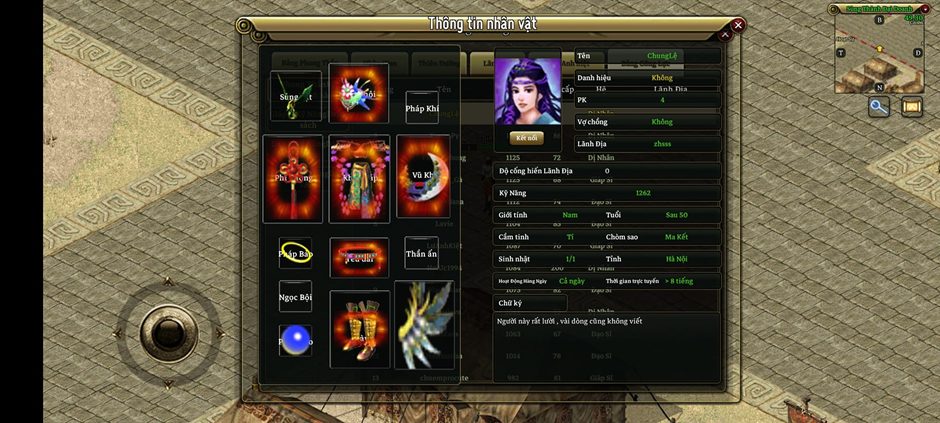Open the scroll icon beside the minimap
The height and width of the screenshot is (423, 940).
tap(911, 106)
